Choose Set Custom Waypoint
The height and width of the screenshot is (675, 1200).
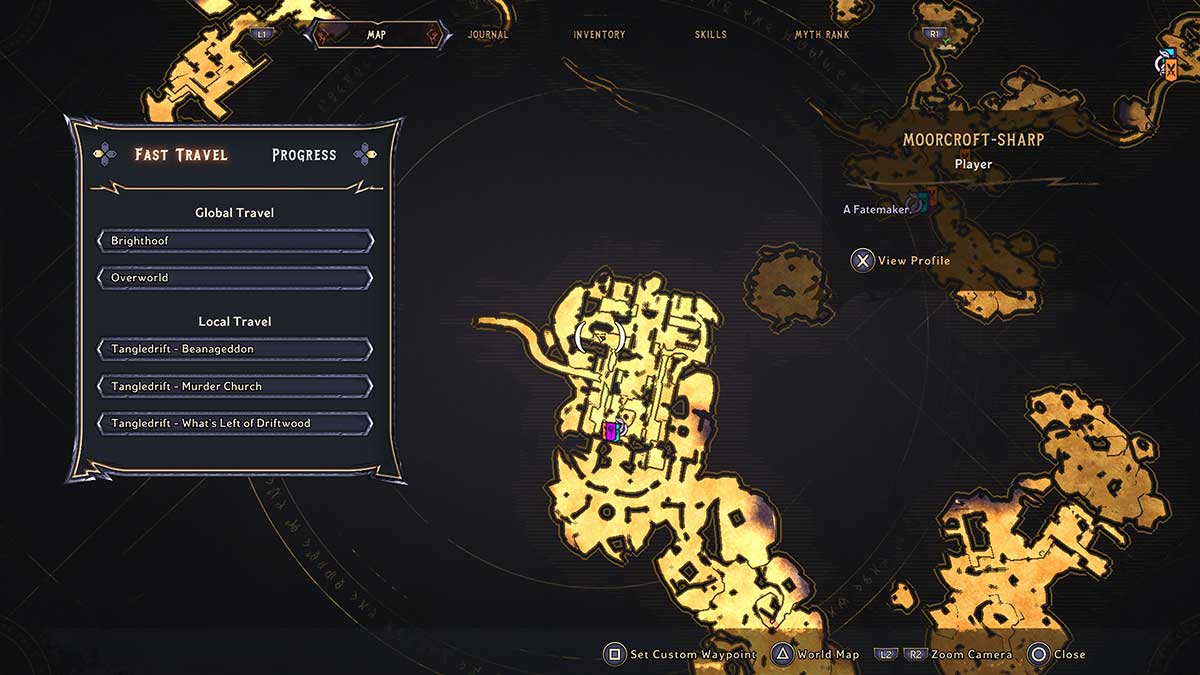point(680,655)
